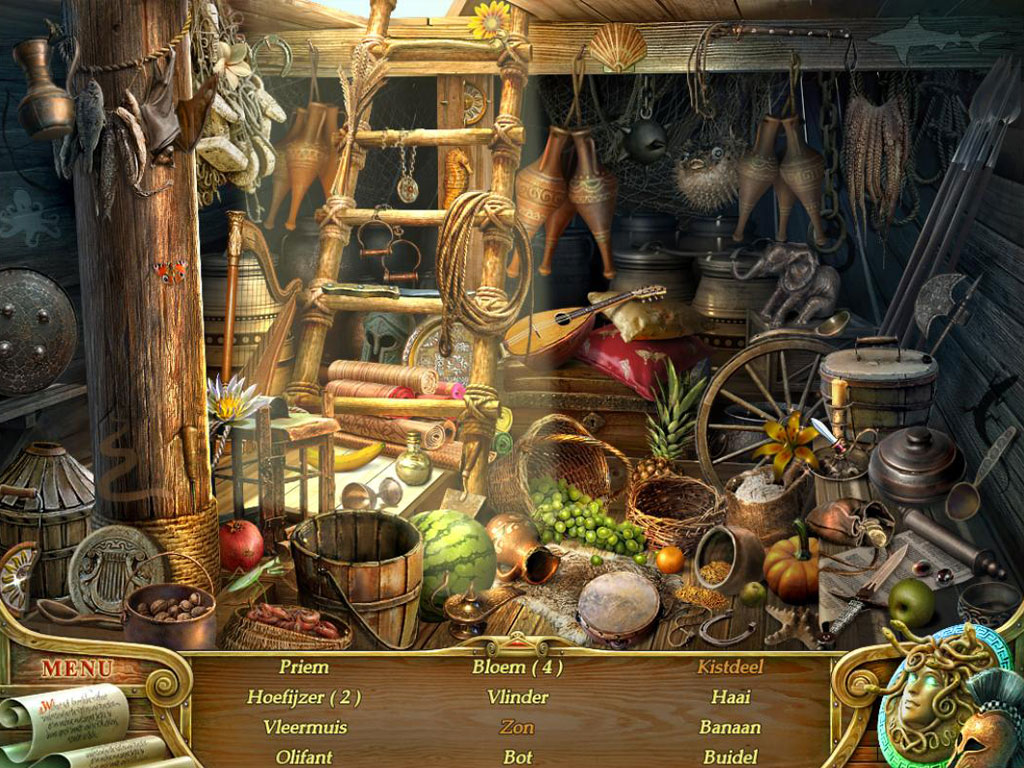Click 'Haai' in the object list
This screenshot has width=1024, height=768.
(730, 697)
